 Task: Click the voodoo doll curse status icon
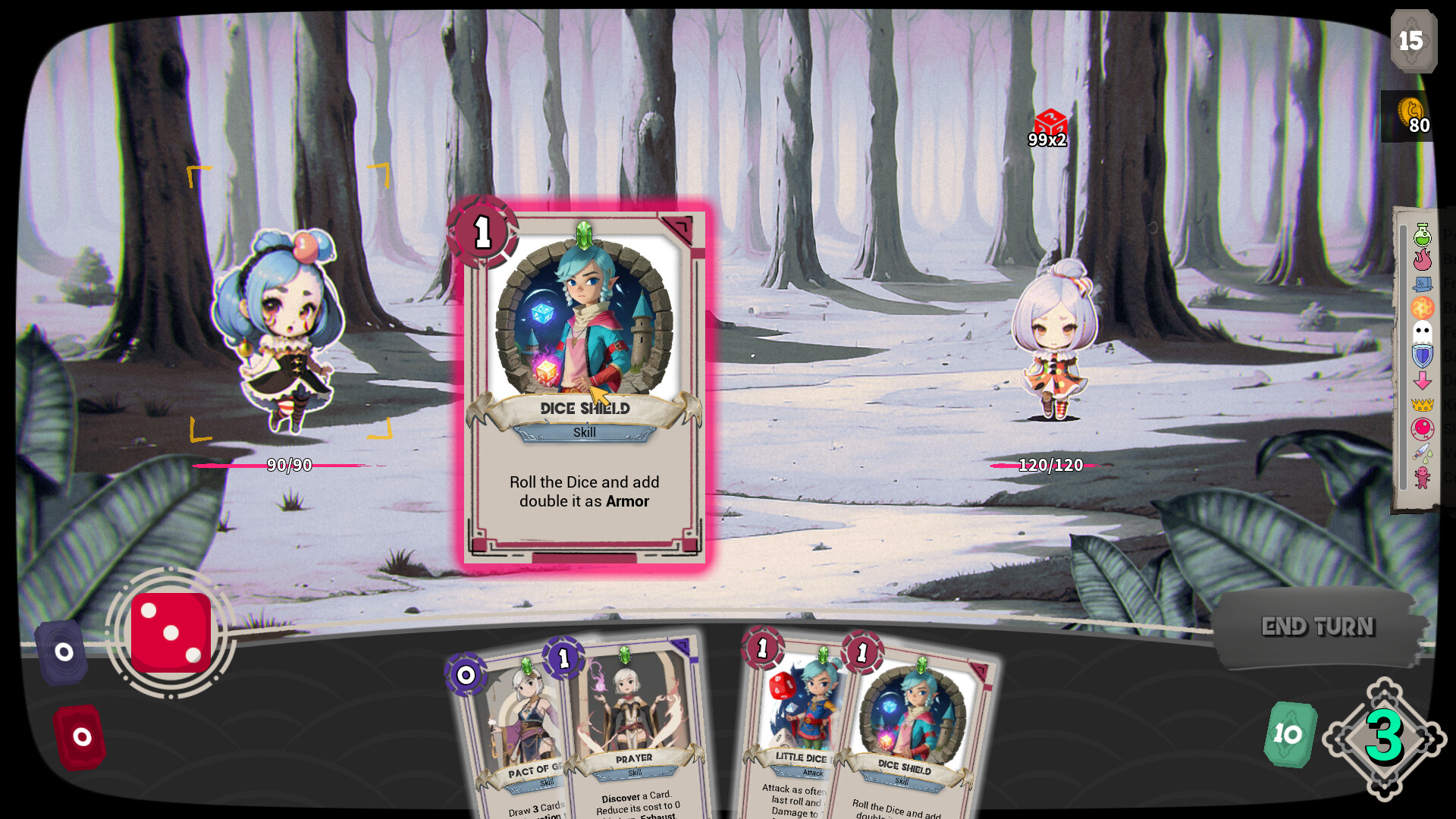click(1422, 475)
